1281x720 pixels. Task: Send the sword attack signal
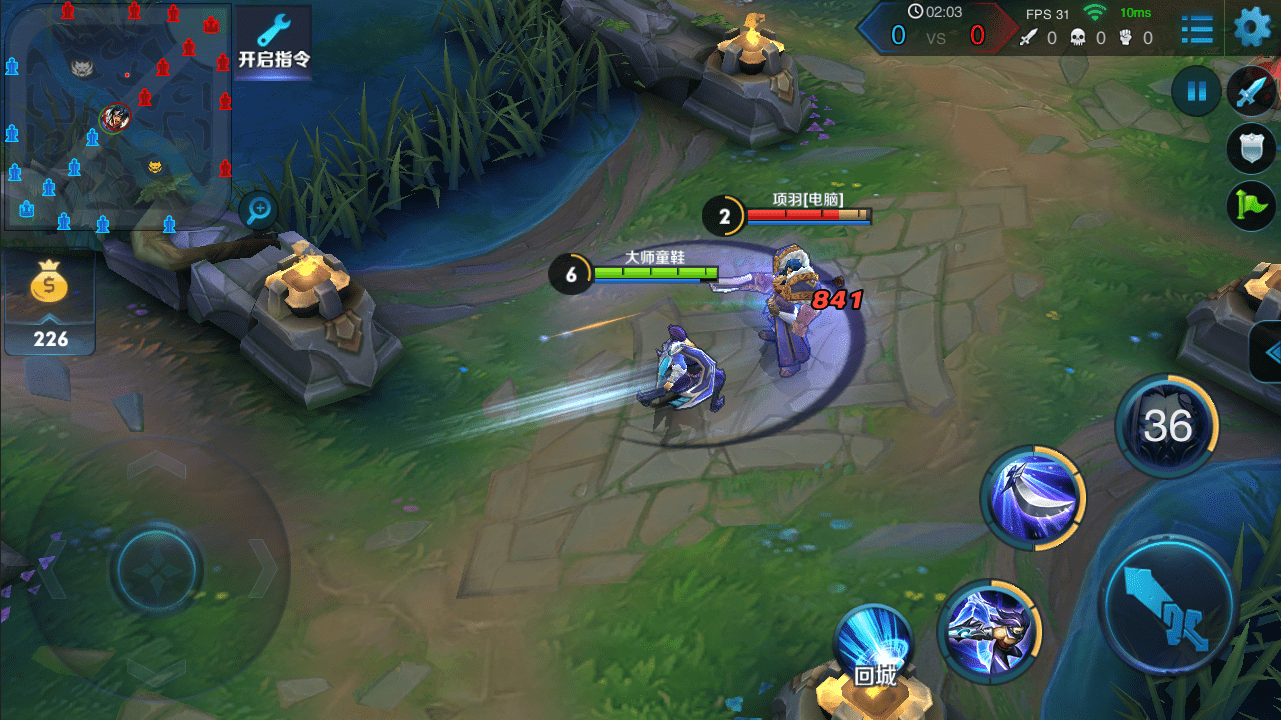[x=1251, y=92]
